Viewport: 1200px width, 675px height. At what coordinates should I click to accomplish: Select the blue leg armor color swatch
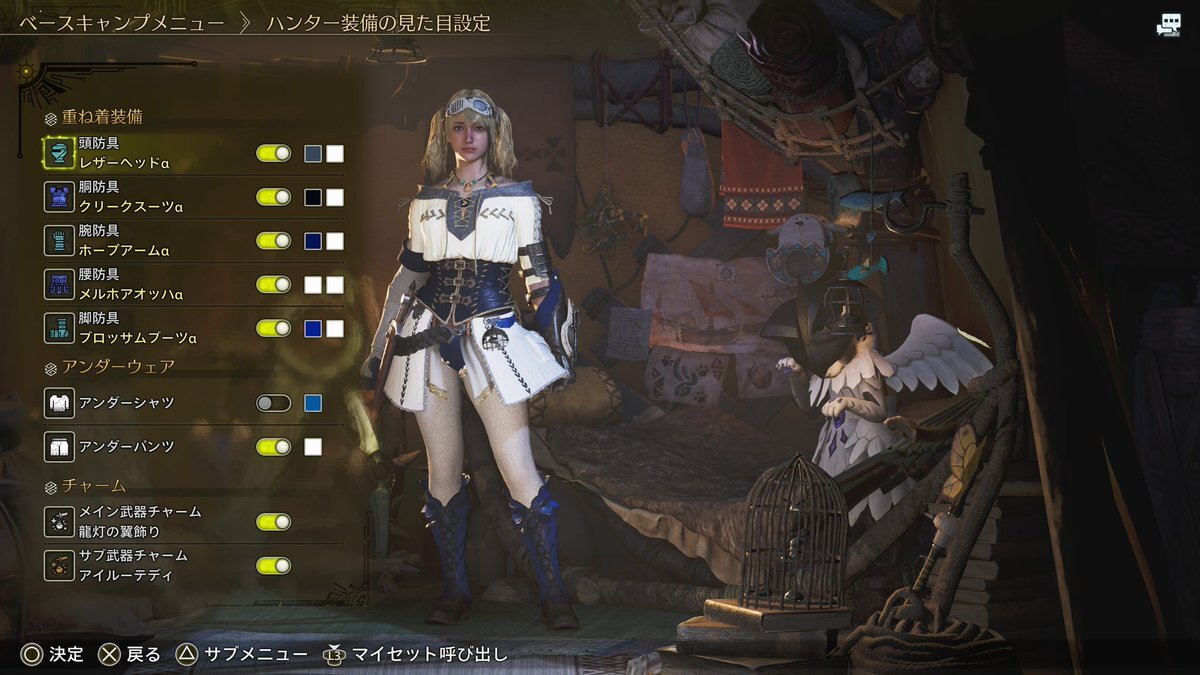pos(313,328)
